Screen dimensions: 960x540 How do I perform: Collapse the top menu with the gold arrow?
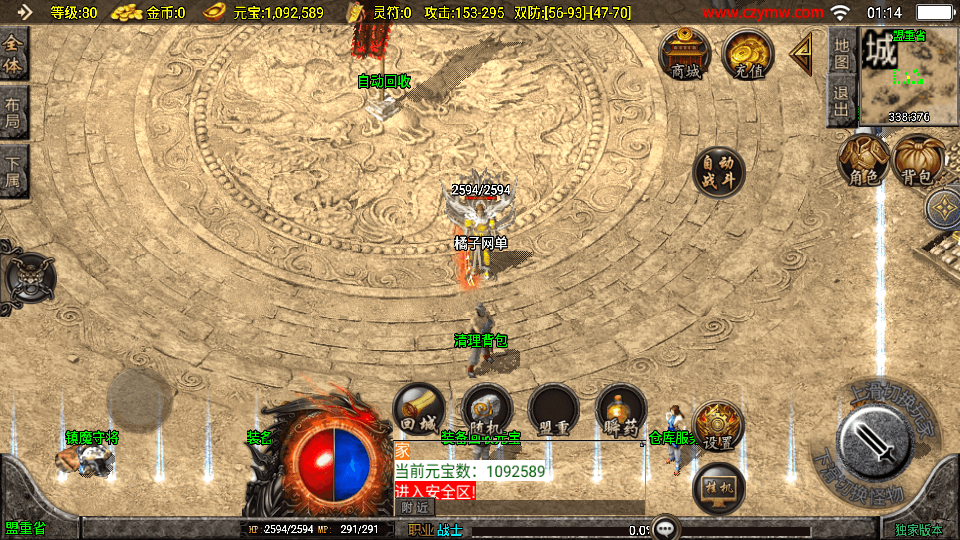pos(802,55)
